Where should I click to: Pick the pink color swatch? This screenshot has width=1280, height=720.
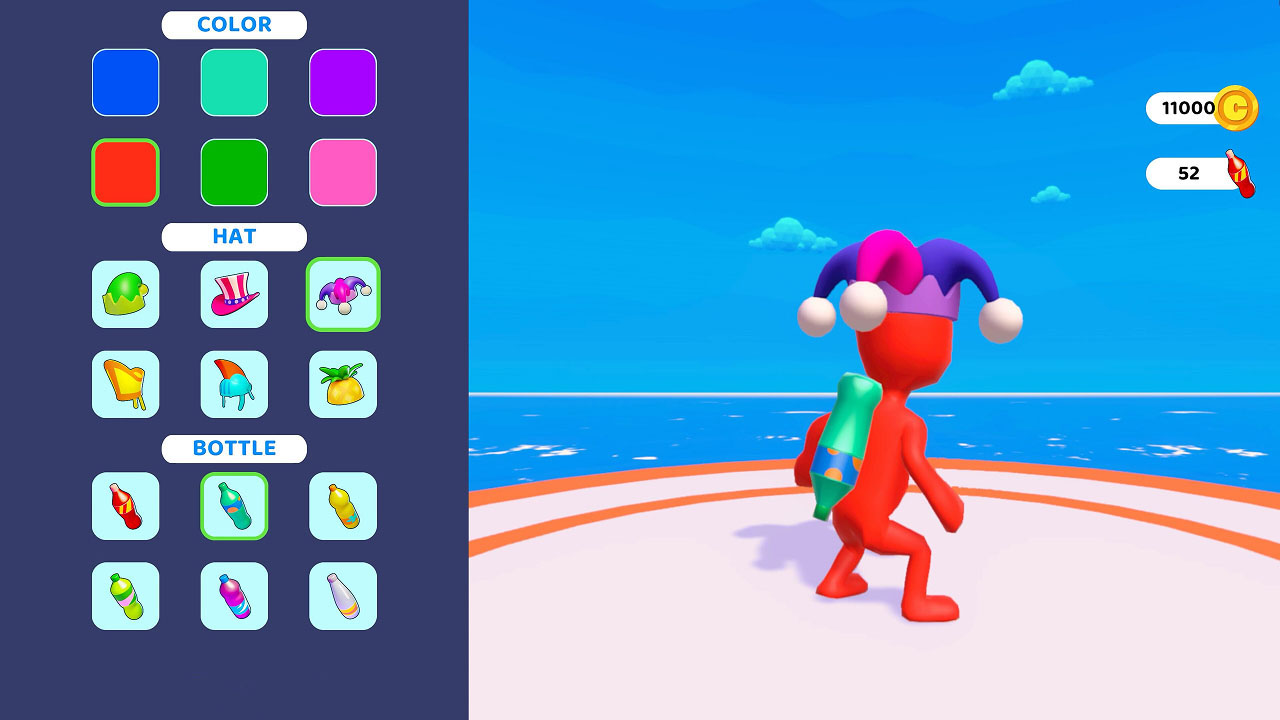coord(343,172)
